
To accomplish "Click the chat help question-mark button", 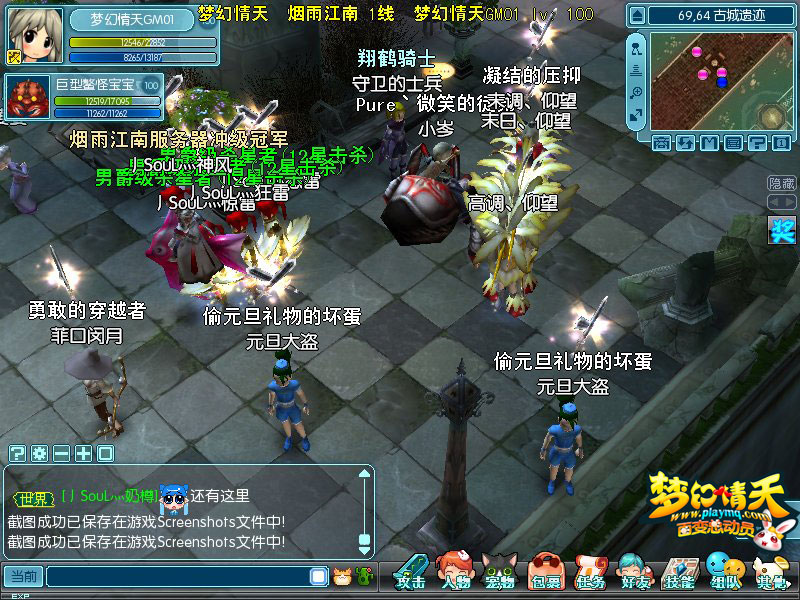I will (x=17, y=453).
